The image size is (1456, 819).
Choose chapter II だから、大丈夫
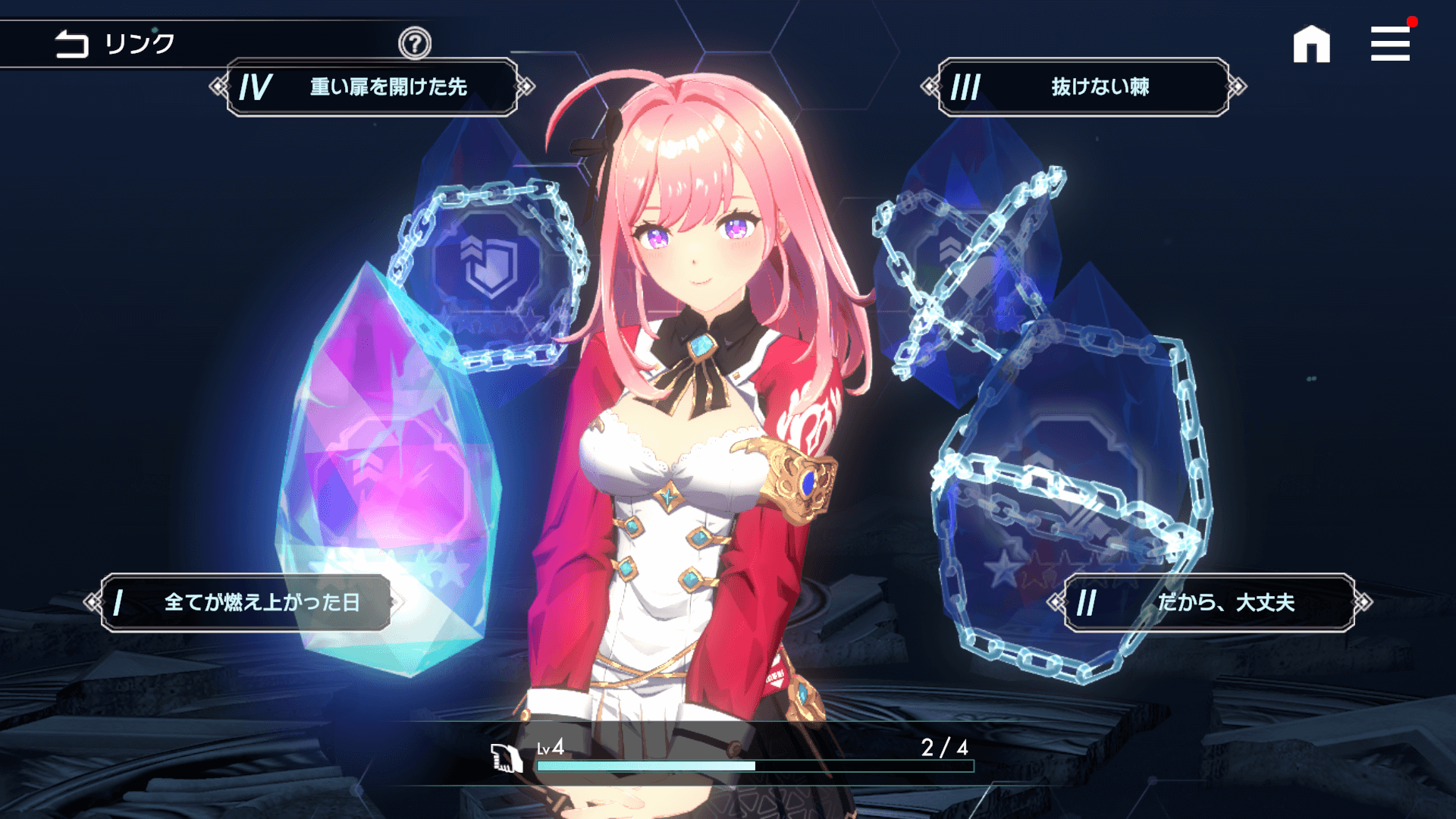(1210, 603)
